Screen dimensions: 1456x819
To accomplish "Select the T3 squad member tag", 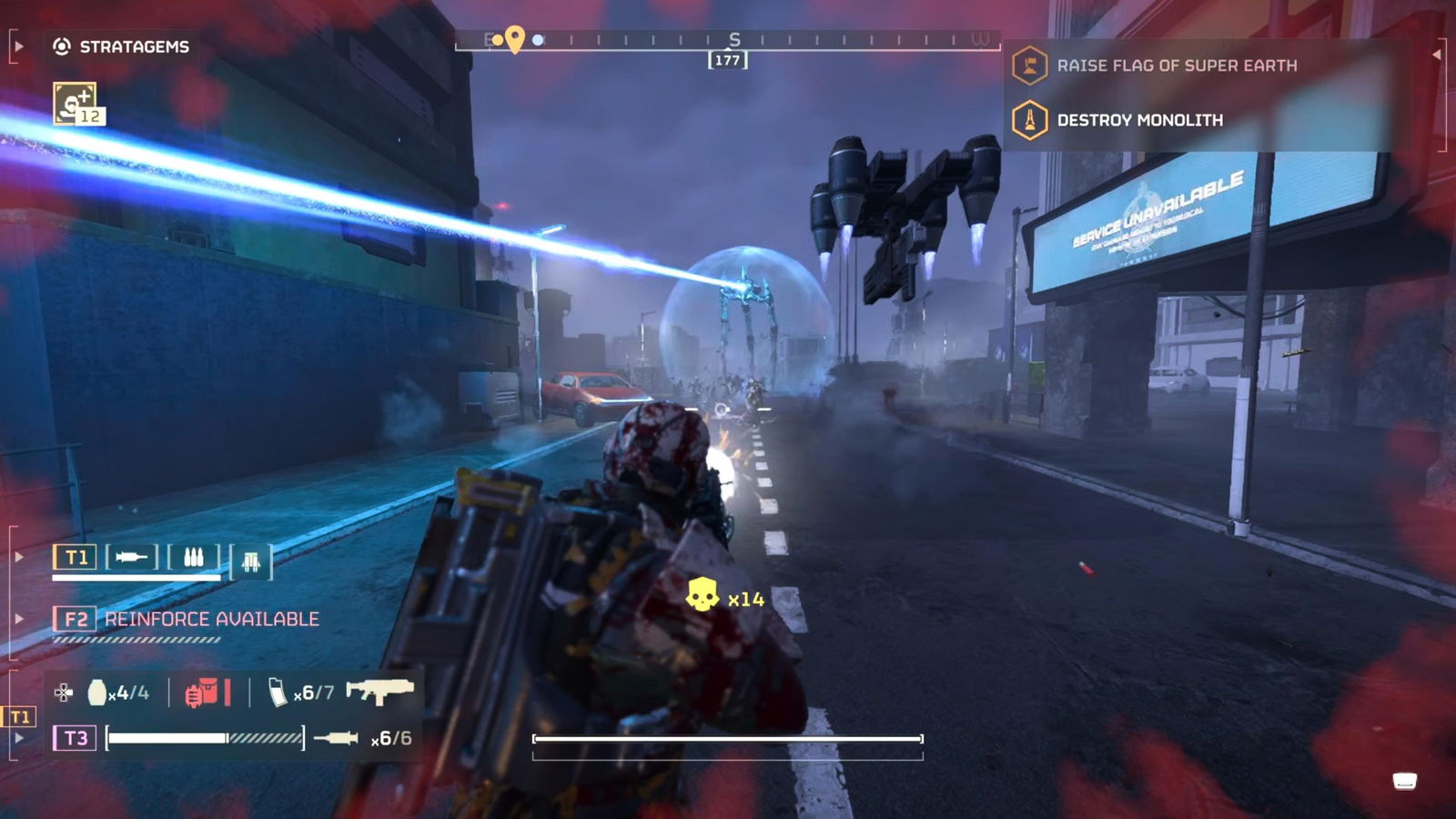I will coord(76,738).
